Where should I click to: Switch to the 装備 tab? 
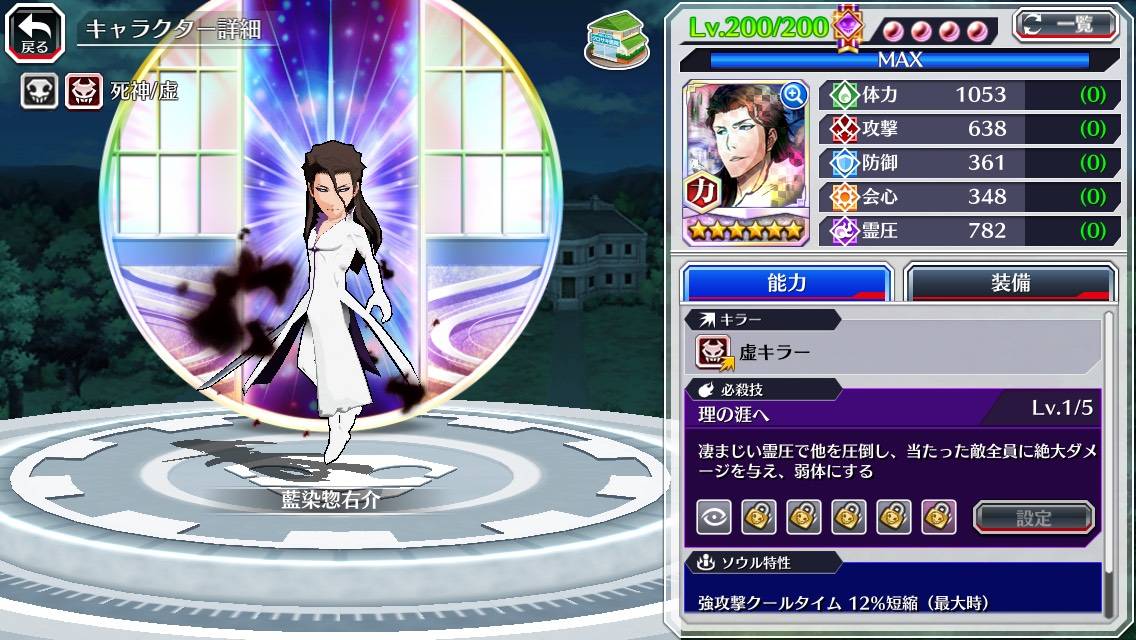click(x=1010, y=283)
